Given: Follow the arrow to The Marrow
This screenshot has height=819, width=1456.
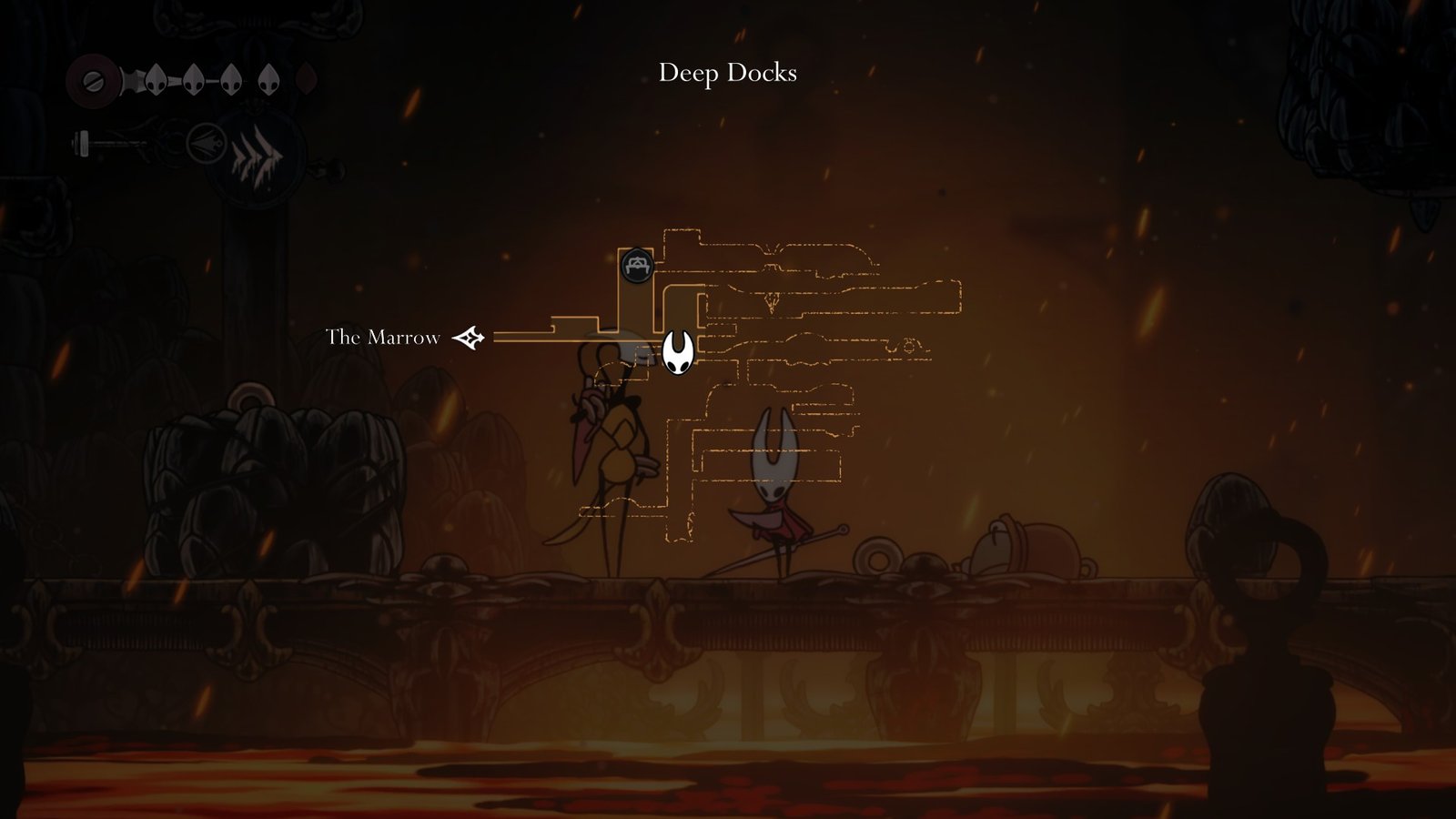Looking at the screenshot, I should (x=469, y=338).
